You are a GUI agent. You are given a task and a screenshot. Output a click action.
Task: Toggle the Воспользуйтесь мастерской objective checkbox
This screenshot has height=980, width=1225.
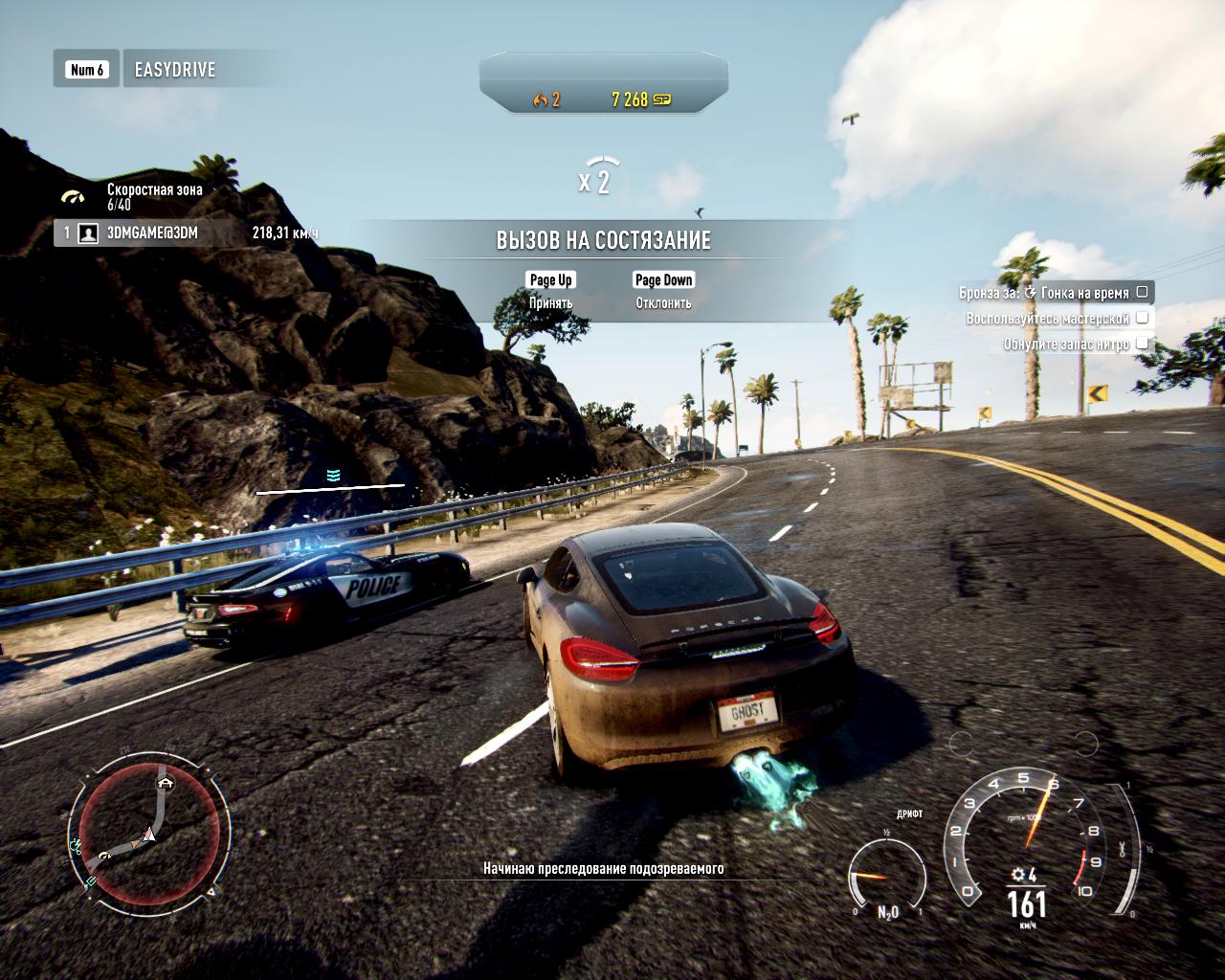pos(1142,318)
